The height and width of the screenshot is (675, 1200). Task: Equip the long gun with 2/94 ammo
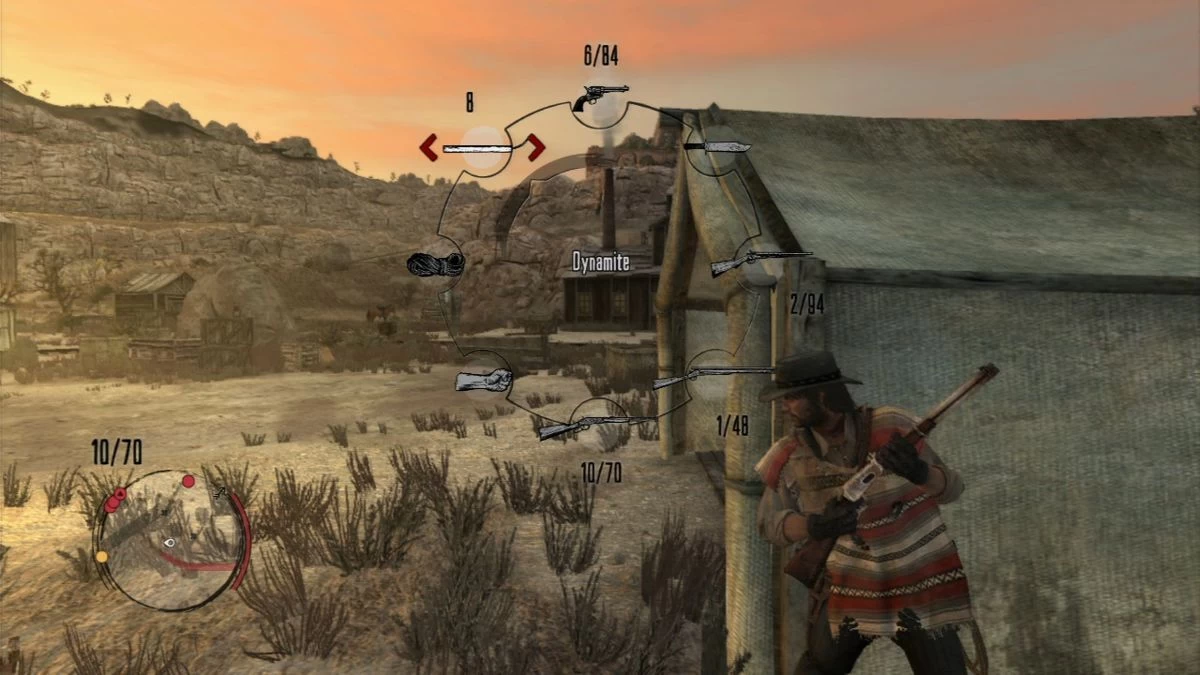point(760,263)
